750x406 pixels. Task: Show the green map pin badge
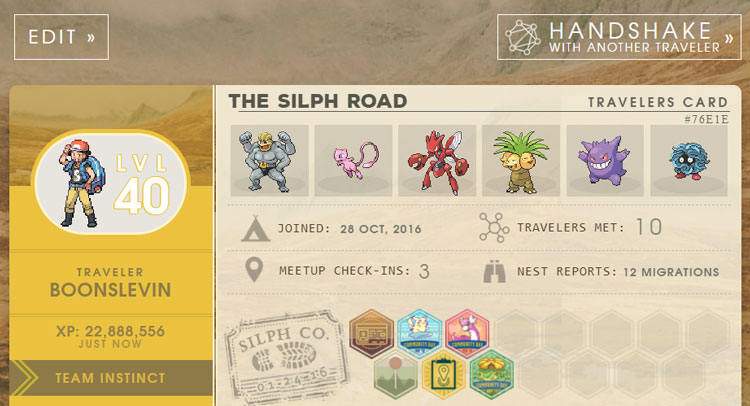(395, 375)
